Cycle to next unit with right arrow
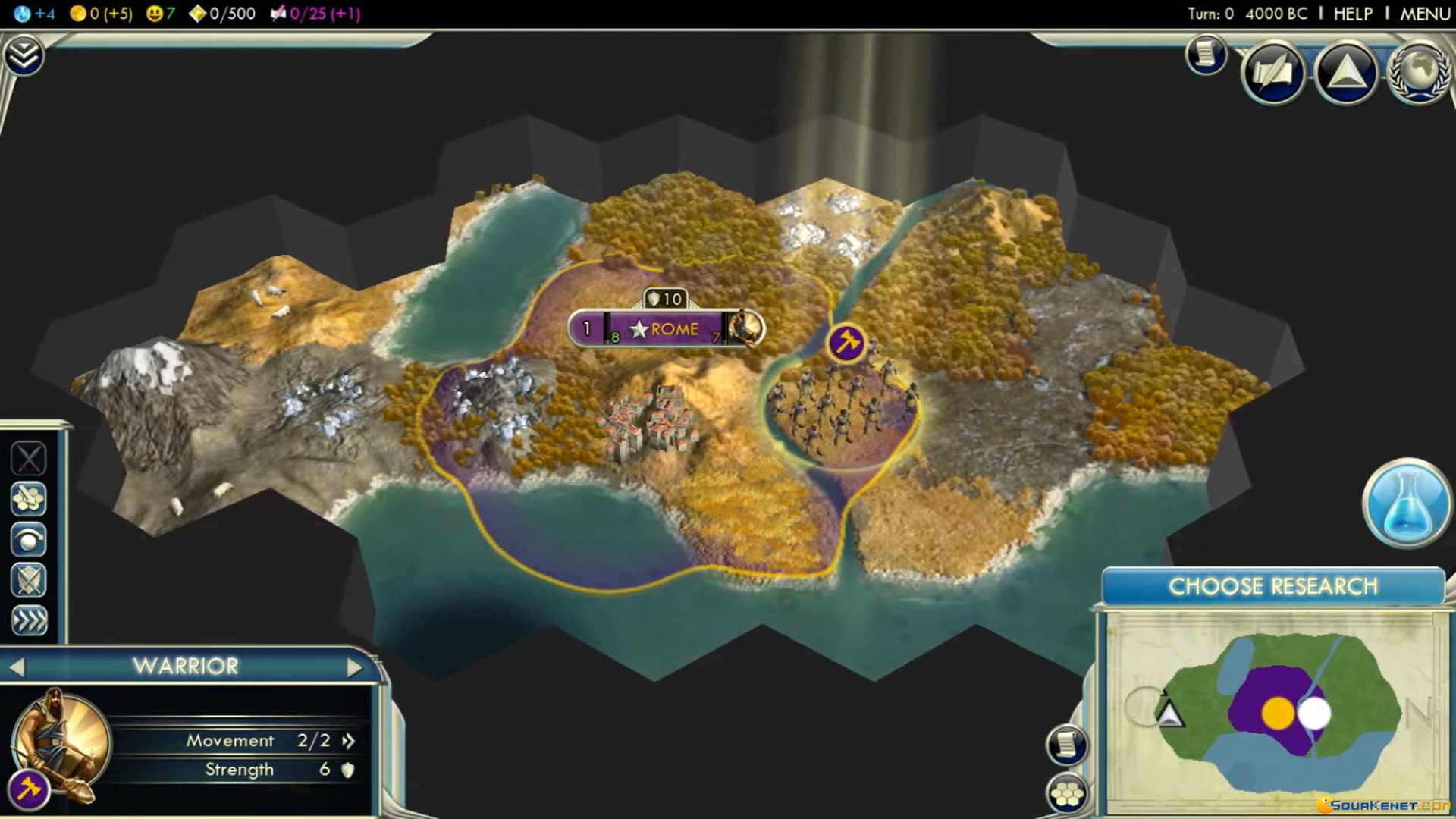 point(354,667)
